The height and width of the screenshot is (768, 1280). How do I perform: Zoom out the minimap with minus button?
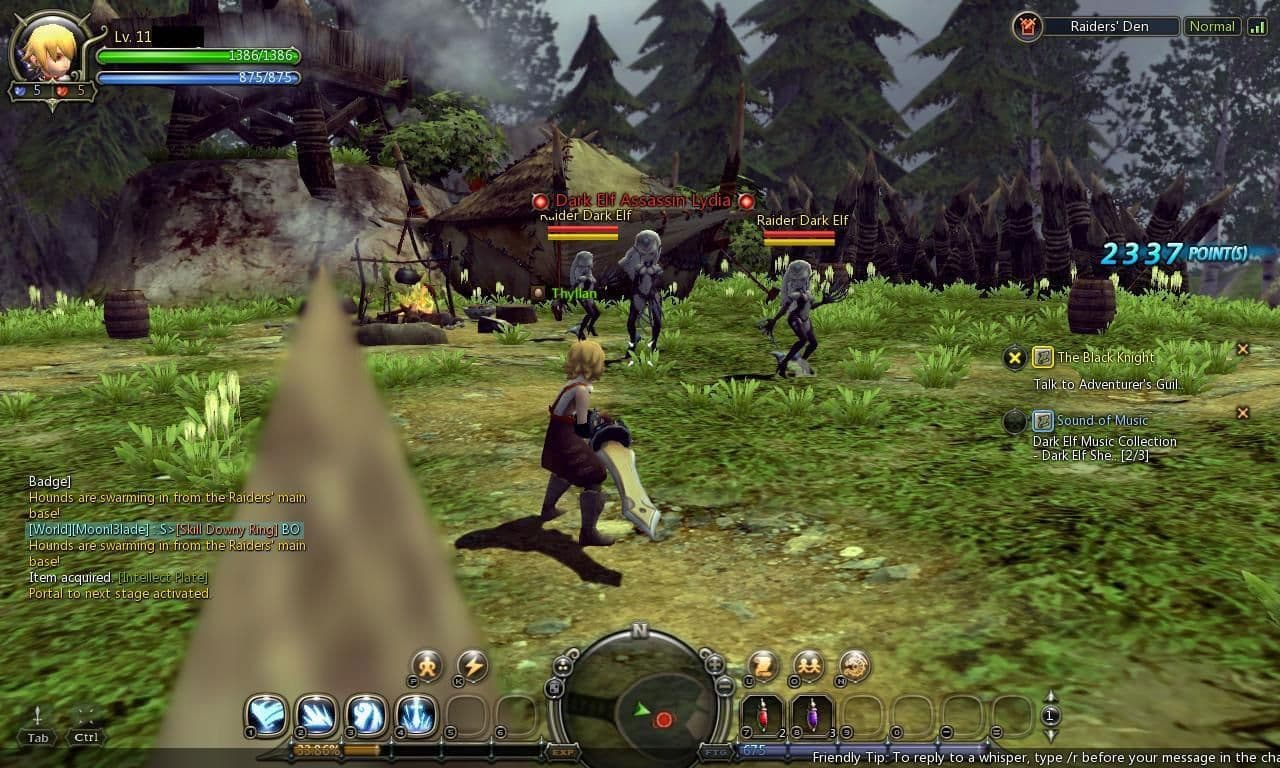[725, 686]
